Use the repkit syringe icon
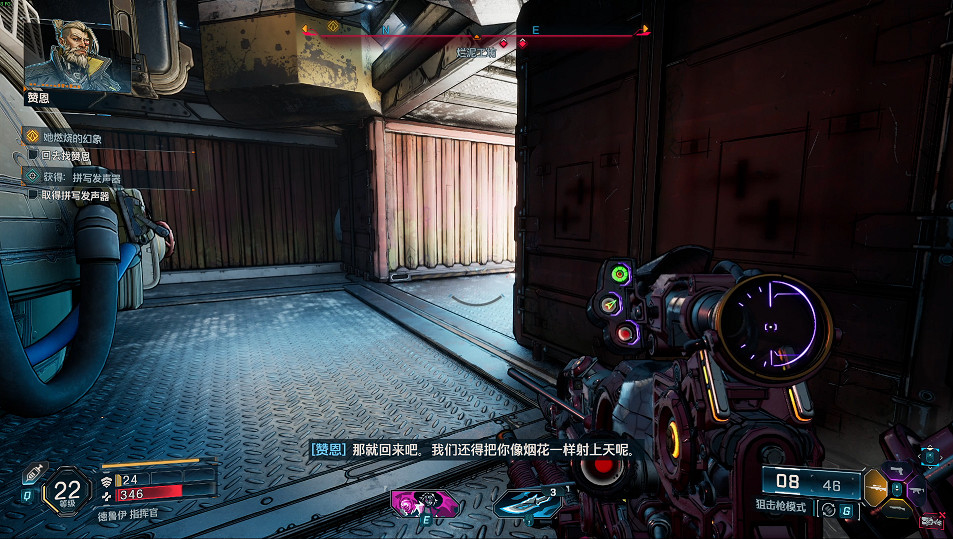 pos(33,472)
